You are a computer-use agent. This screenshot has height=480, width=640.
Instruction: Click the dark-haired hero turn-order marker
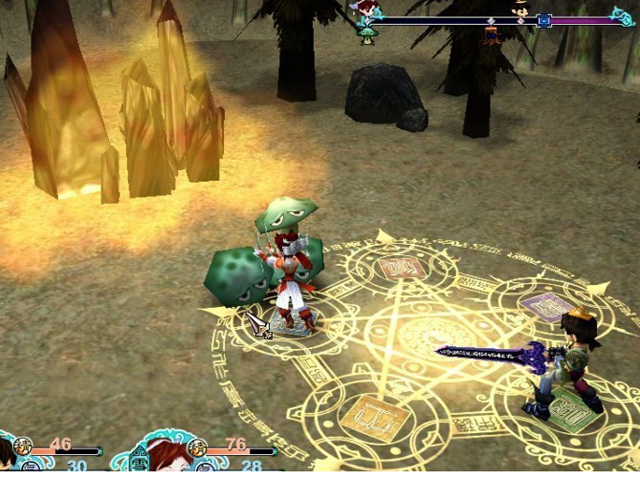click(521, 10)
